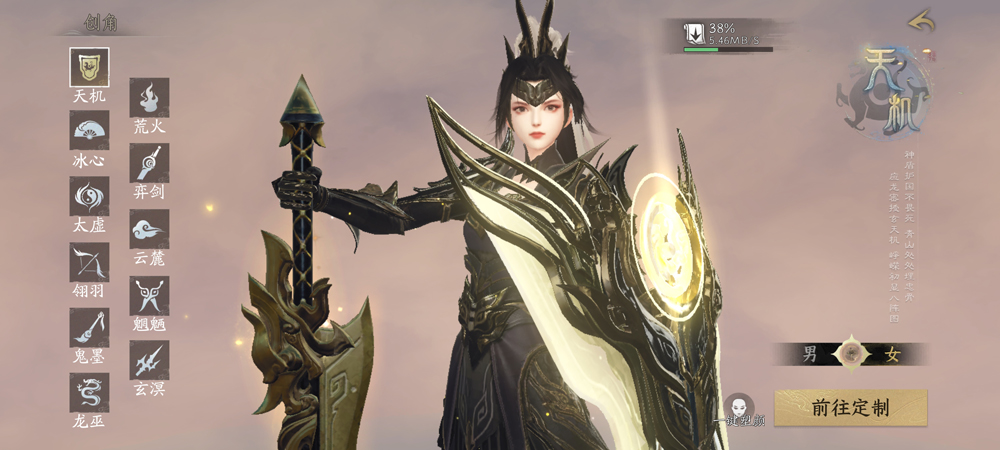This screenshot has height=450, width=1000.
Task: Open the 一键塑颜 face preset option
Action: coord(740,409)
